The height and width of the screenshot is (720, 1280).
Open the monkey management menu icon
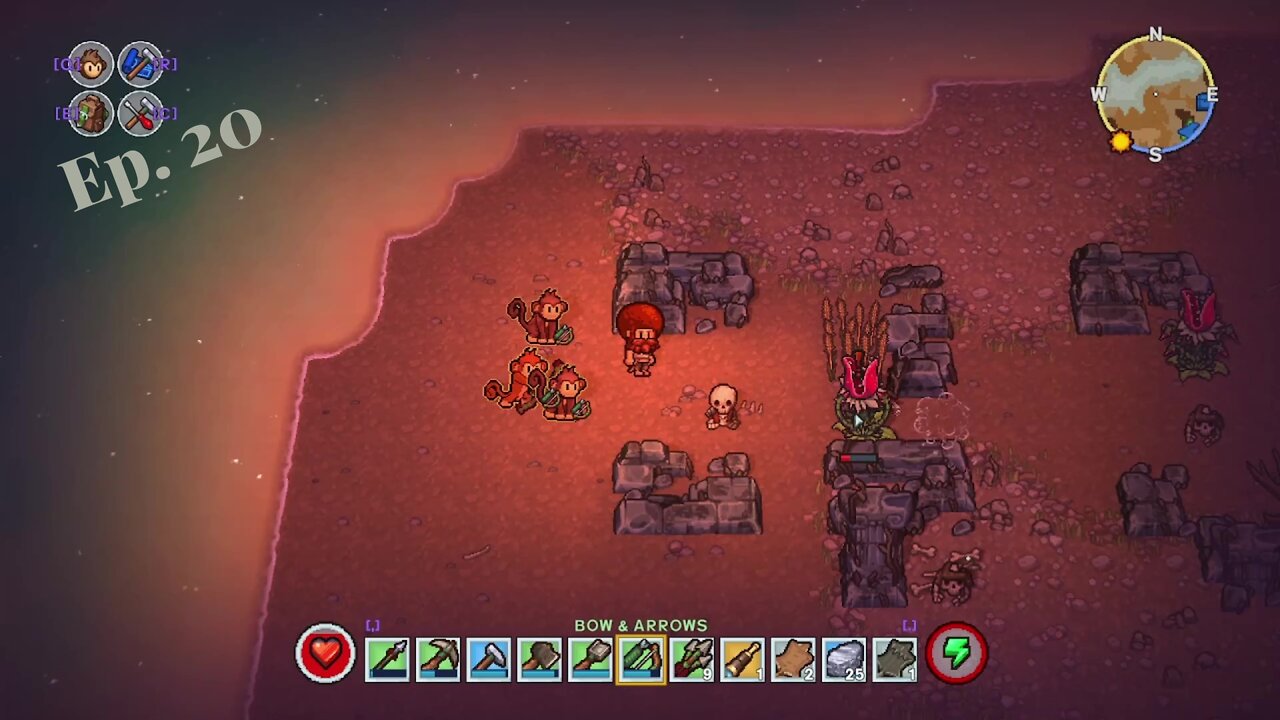(x=91, y=65)
